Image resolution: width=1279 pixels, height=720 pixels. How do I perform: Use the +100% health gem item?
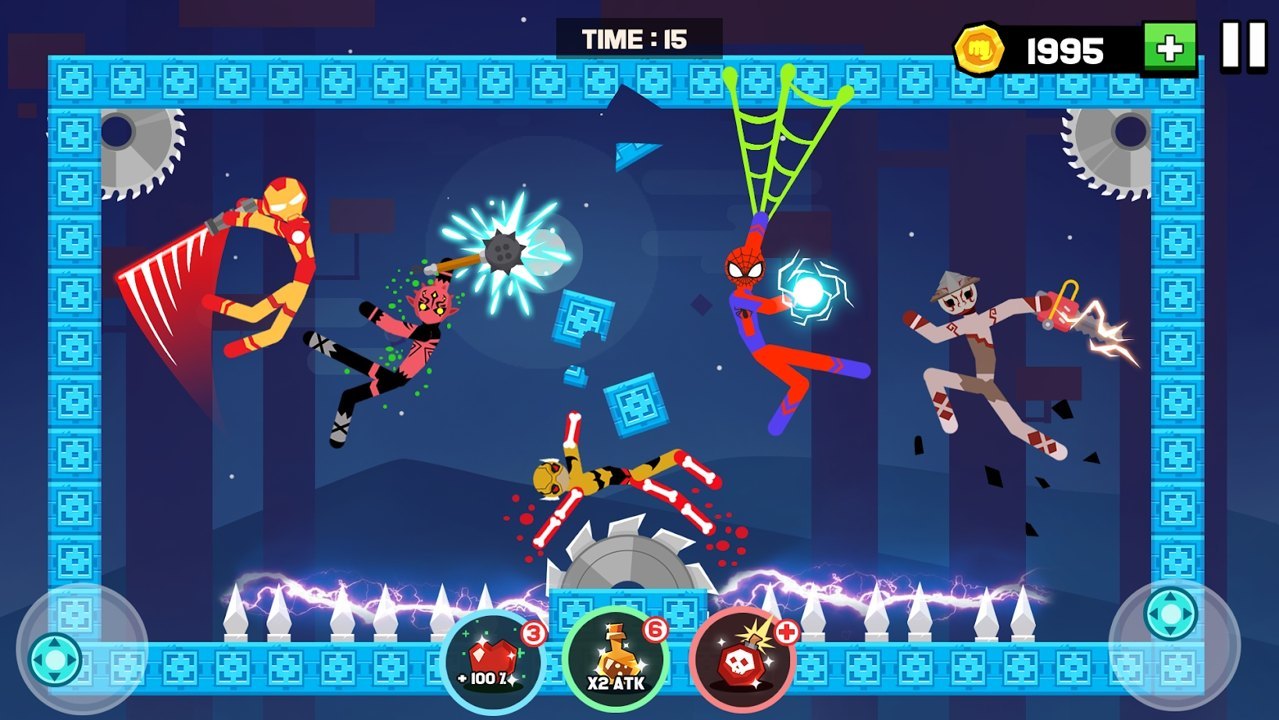492,661
